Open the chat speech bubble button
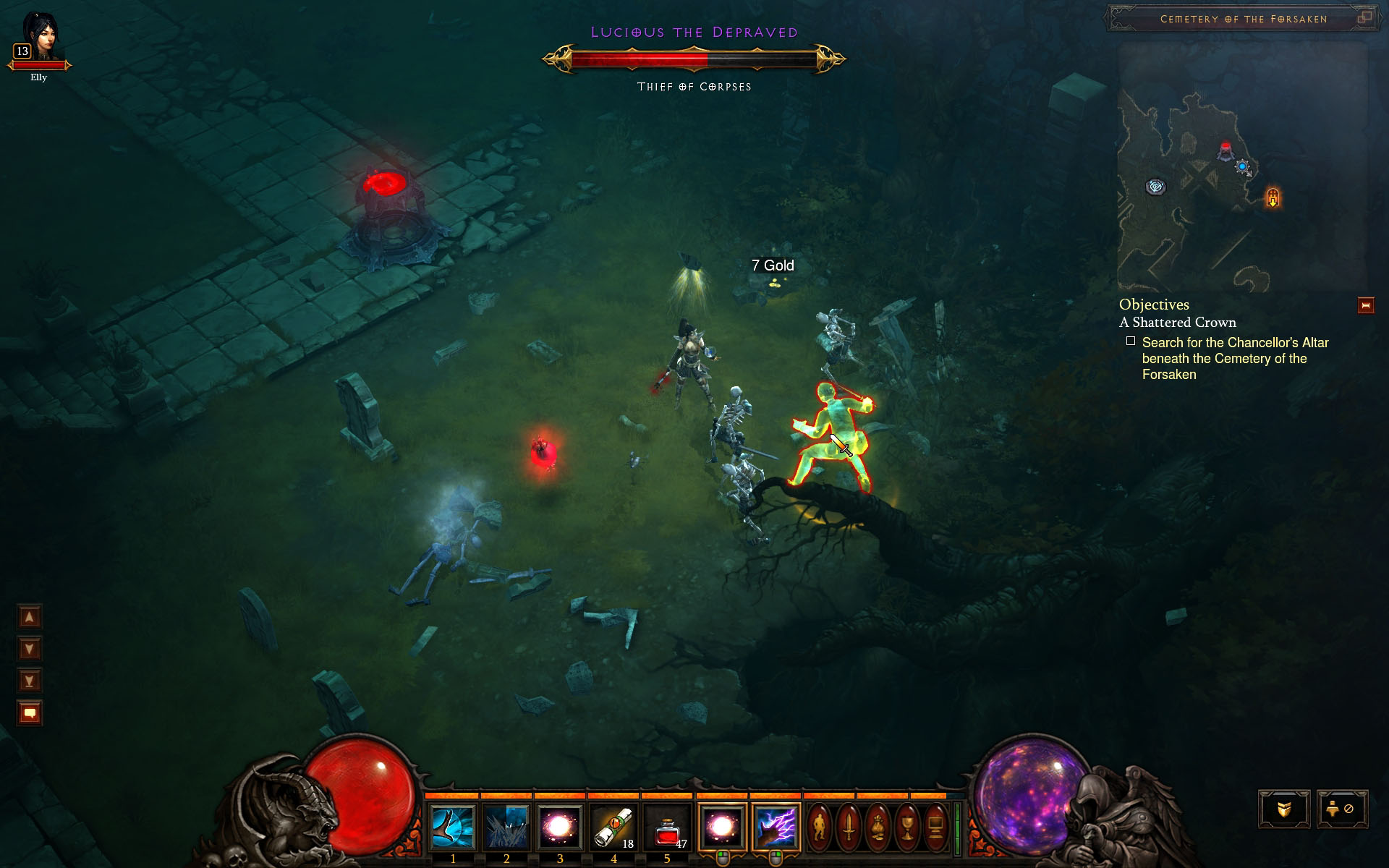 tap(30, 713)
